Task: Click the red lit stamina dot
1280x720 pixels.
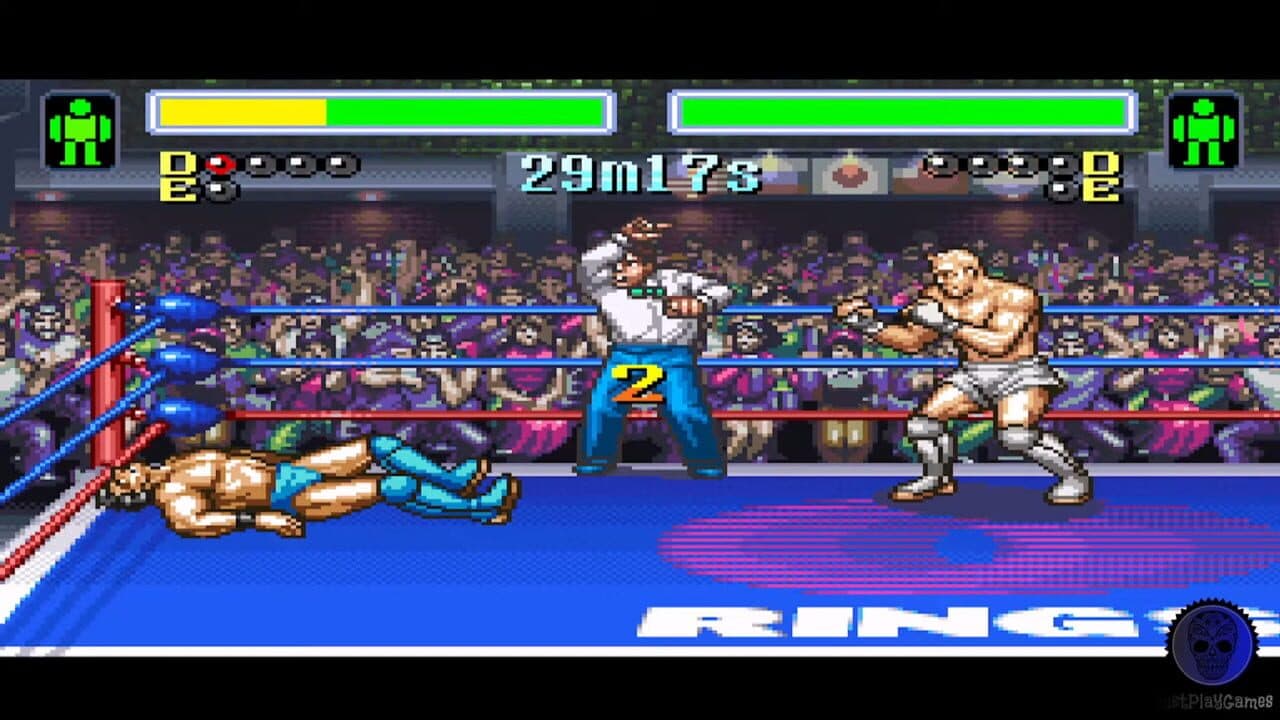Action: (219, 162)
